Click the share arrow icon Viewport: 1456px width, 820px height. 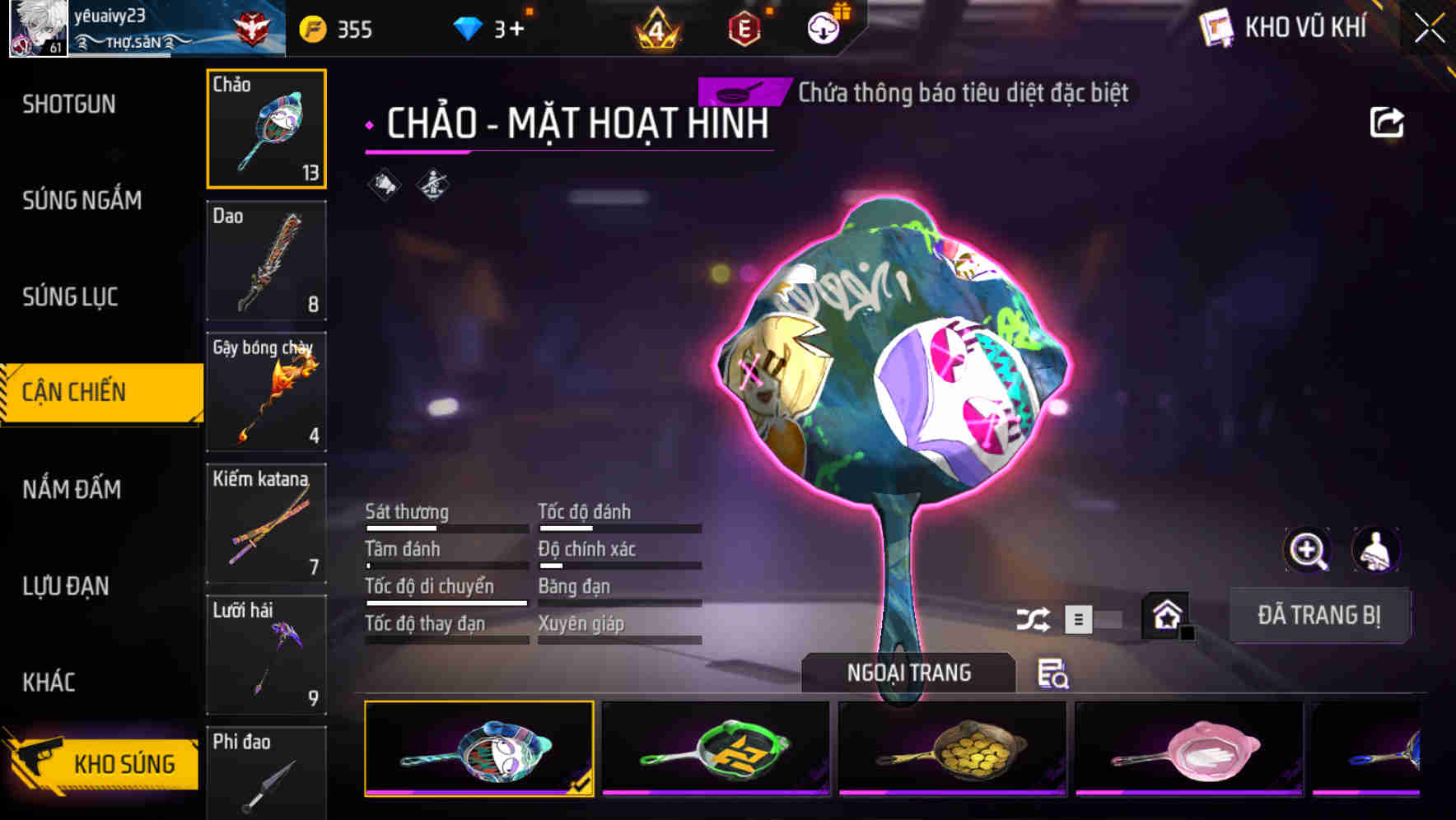tap(1388, 121)
